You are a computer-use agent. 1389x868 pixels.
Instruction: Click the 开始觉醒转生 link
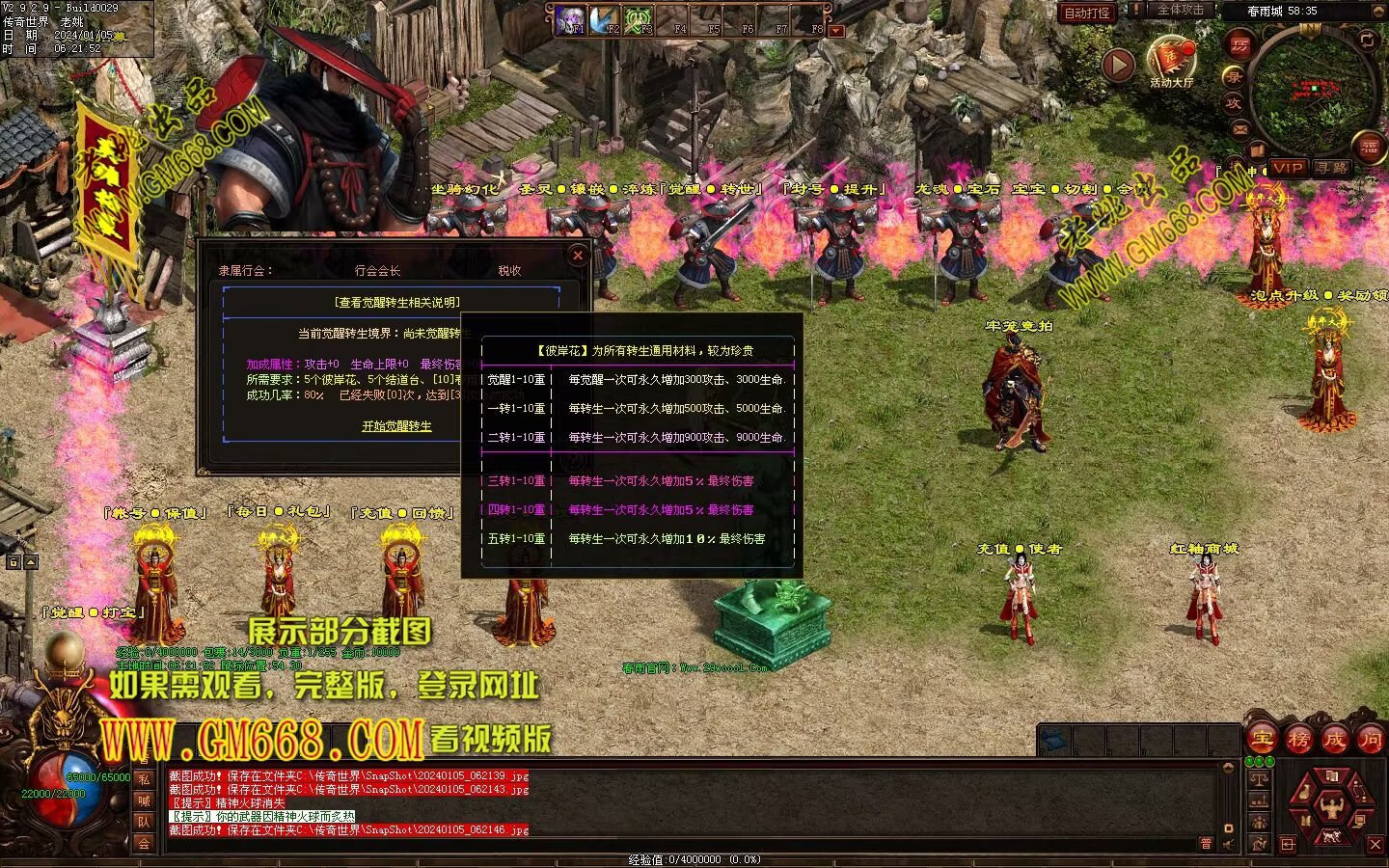pos(396,426)
